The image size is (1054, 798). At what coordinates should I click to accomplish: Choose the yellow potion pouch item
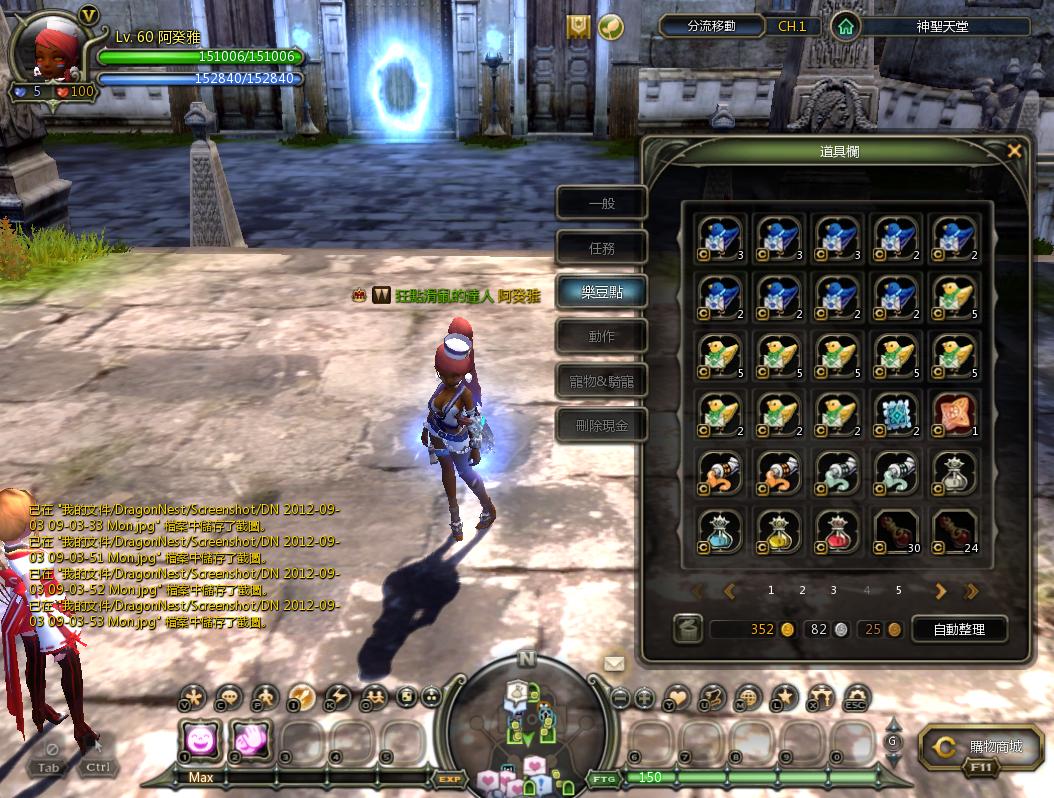(x=777, y=531)
